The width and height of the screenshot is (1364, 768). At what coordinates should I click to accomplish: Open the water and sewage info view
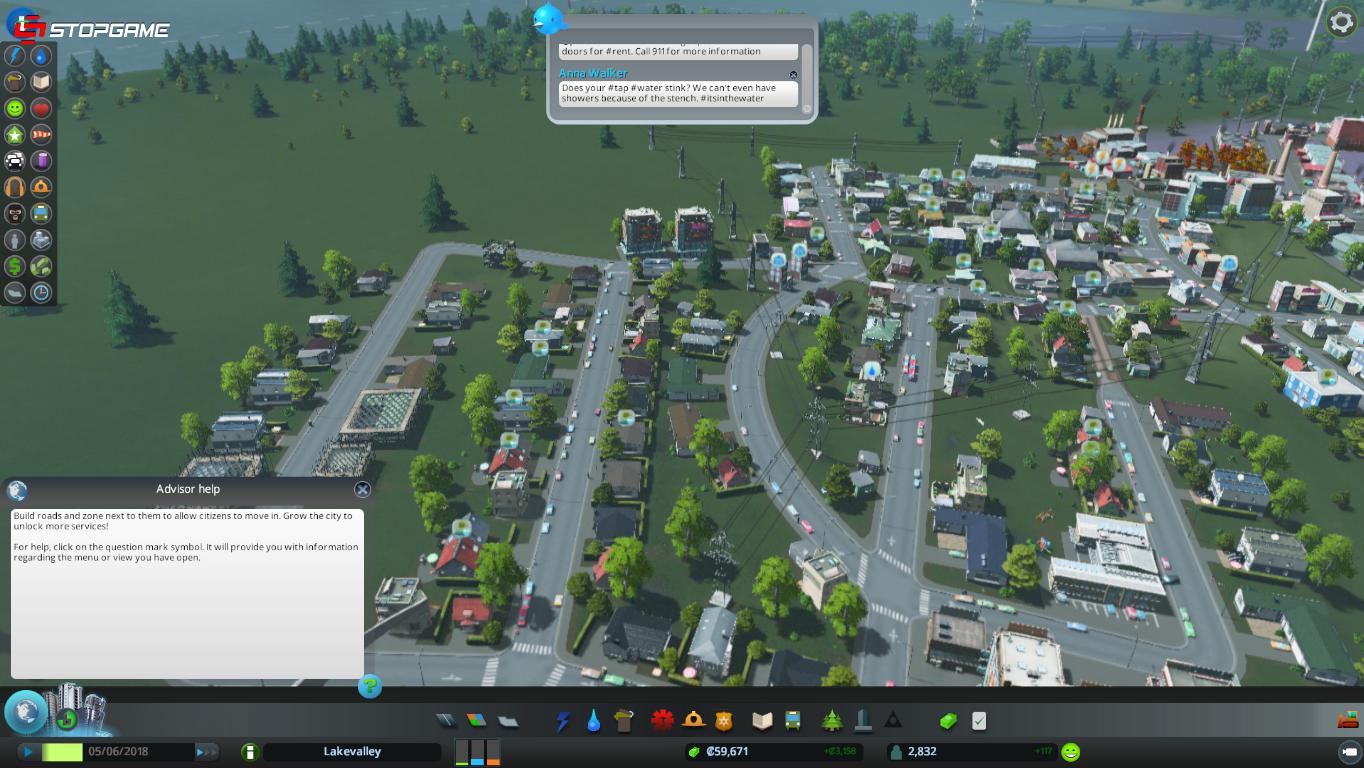pyautogui.click(x=42, y=56)
